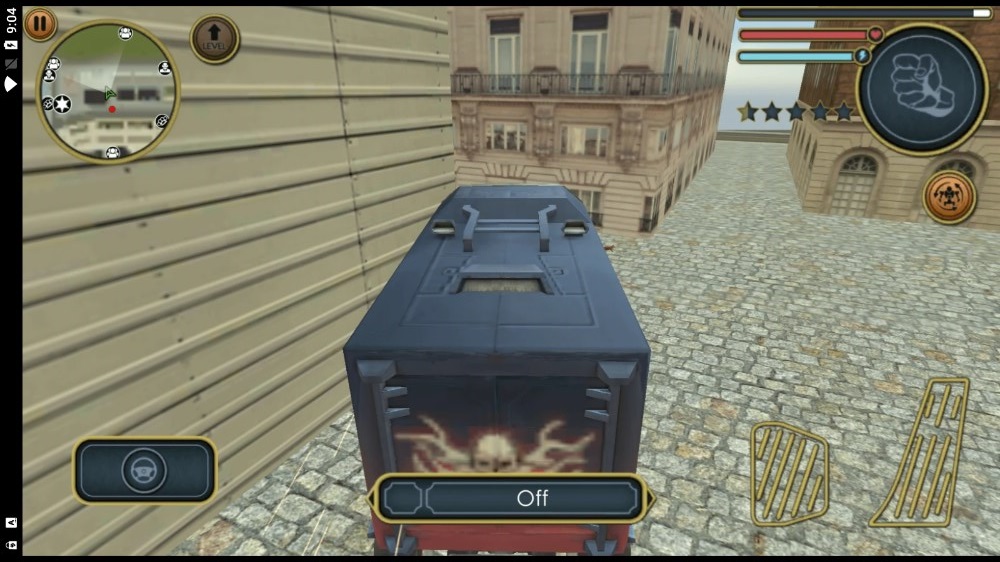
Task: Click the left arrow of the Off selector
Action: 376,498
